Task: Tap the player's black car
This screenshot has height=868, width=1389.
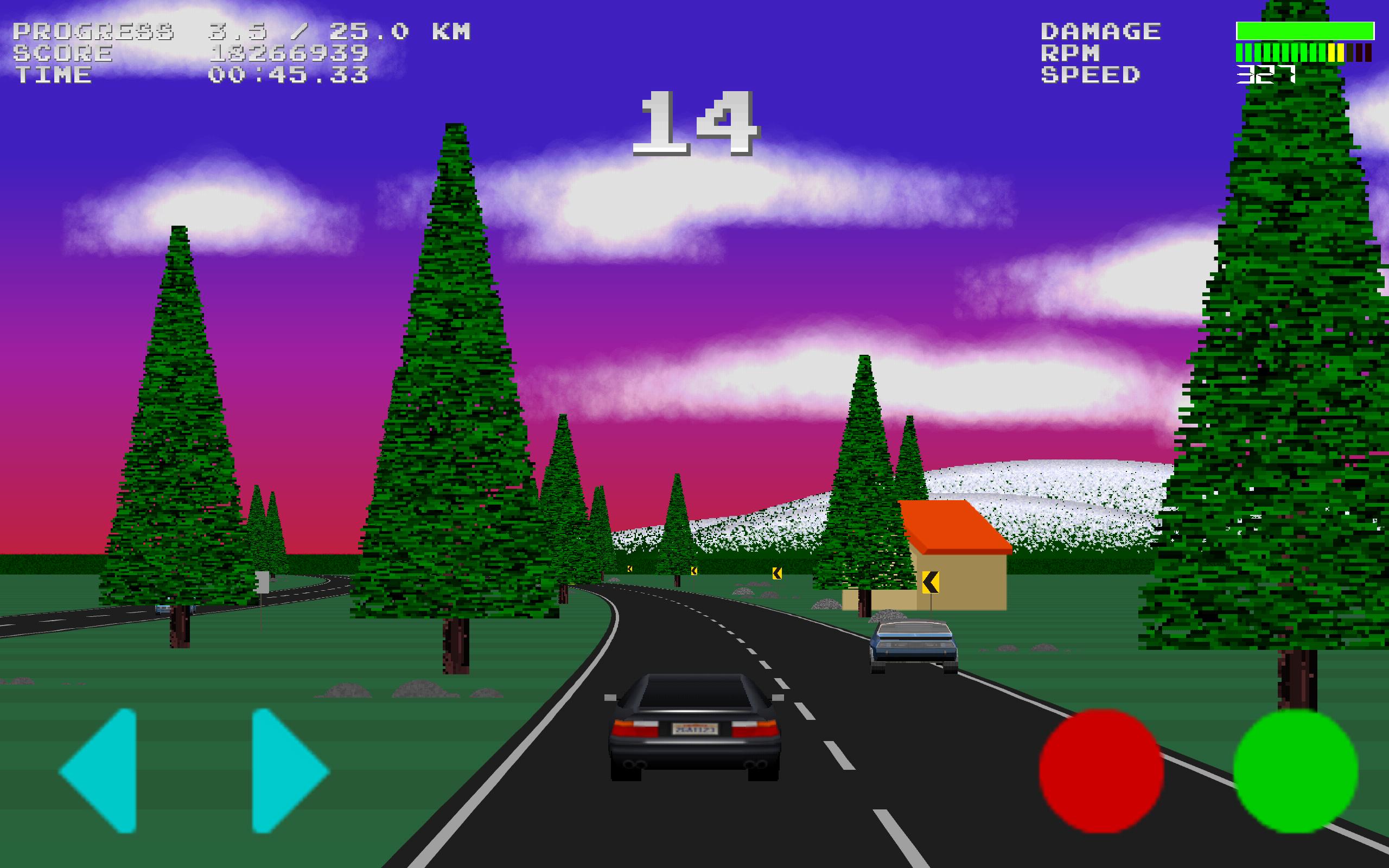Action: coord(694,729)
